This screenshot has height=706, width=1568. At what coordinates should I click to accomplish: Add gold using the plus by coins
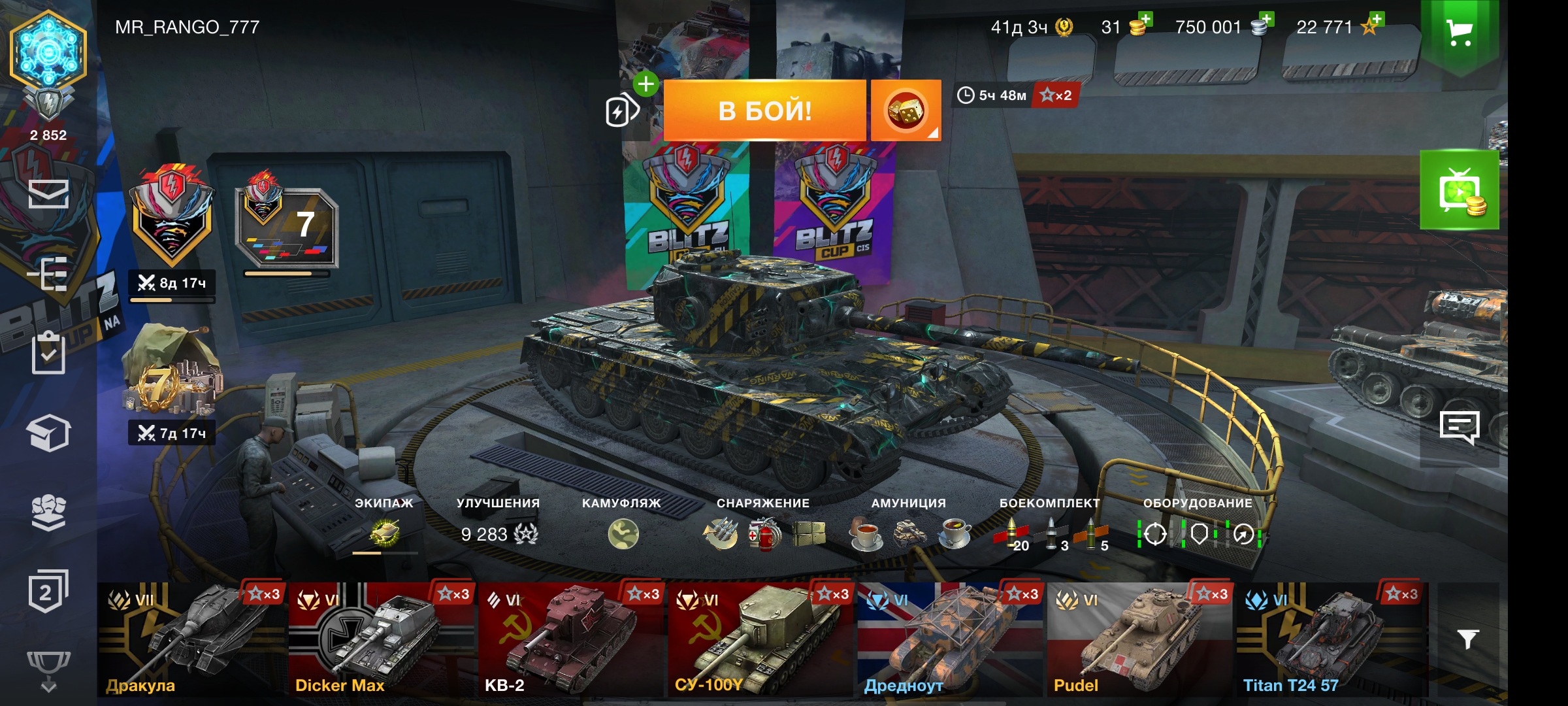[1143, 20]
